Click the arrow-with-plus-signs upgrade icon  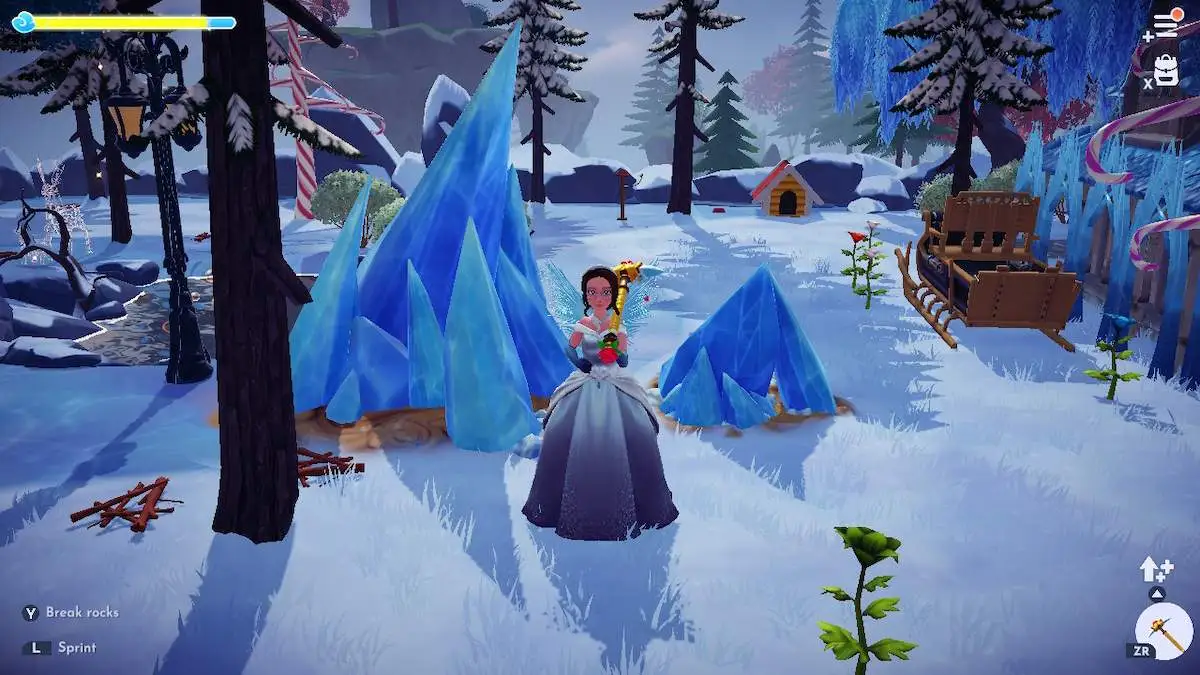(1155, 570)
